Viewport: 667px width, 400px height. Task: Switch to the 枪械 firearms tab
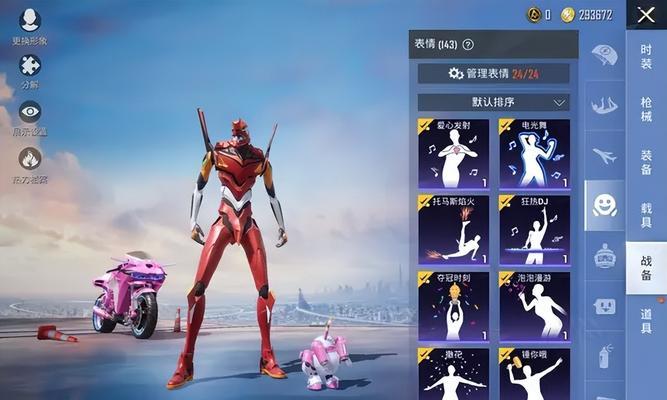[646, 109]
